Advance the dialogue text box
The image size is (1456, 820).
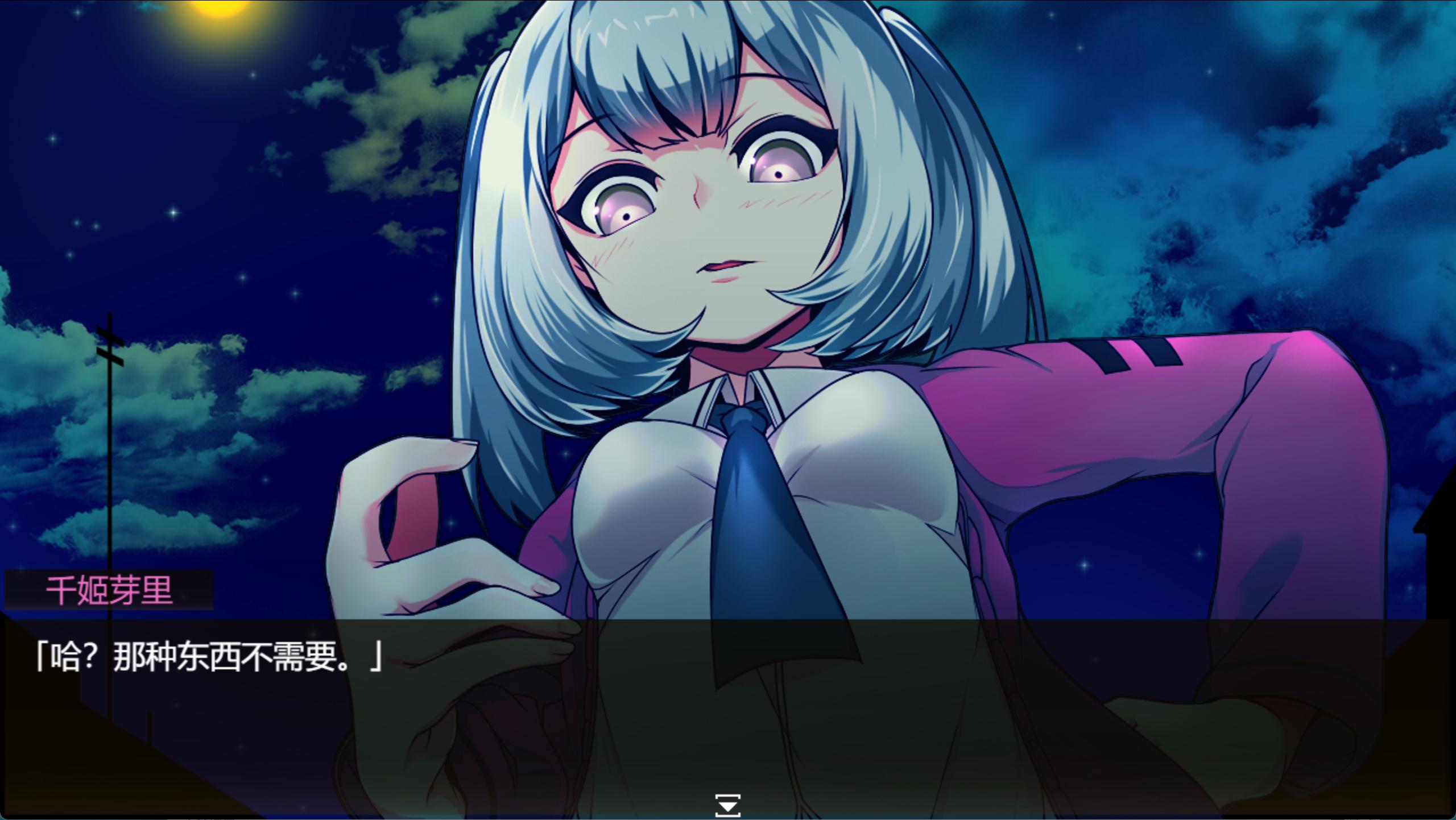tap(728, 711)
